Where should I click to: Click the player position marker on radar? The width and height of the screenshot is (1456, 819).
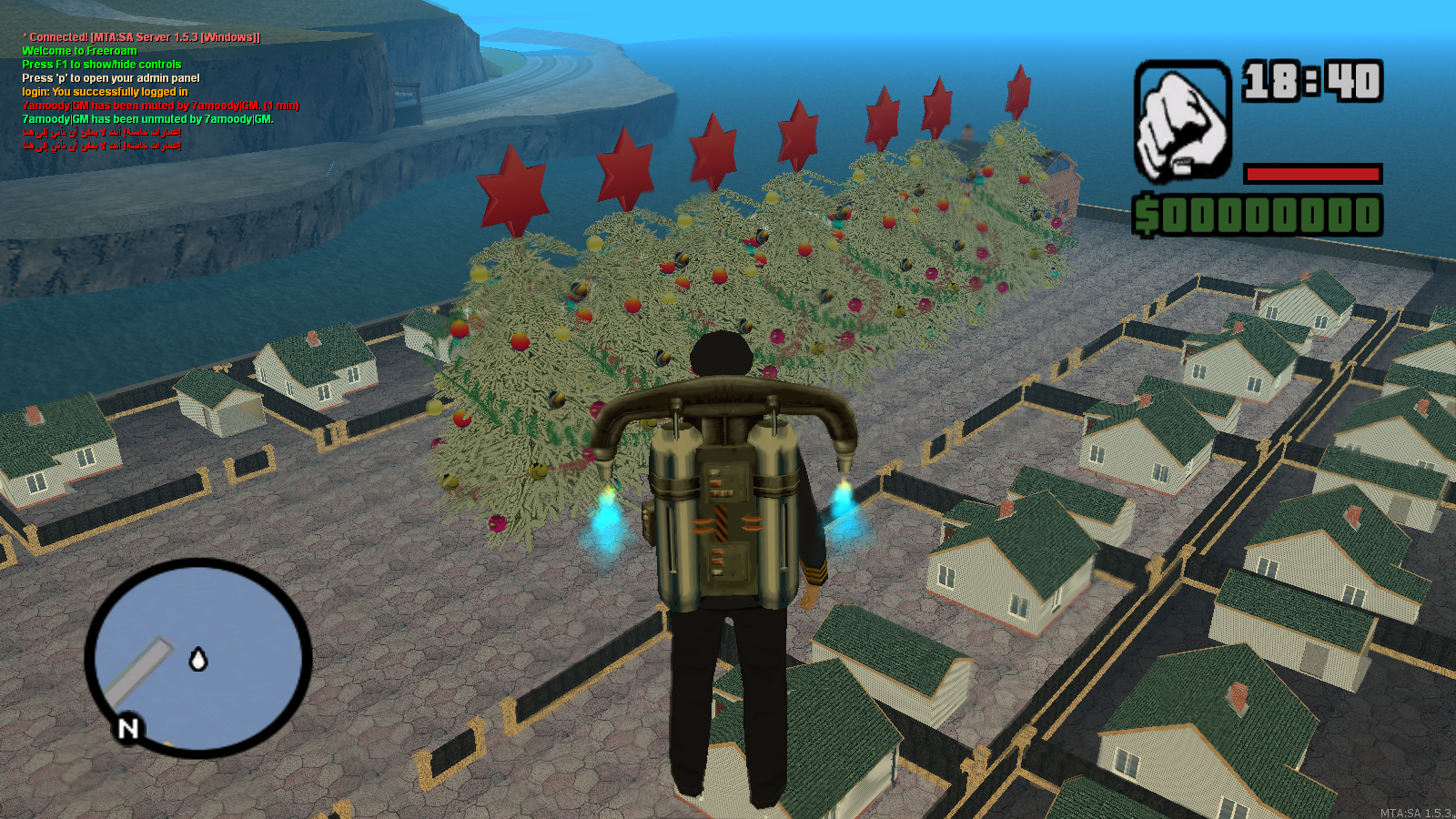[198, 659]
